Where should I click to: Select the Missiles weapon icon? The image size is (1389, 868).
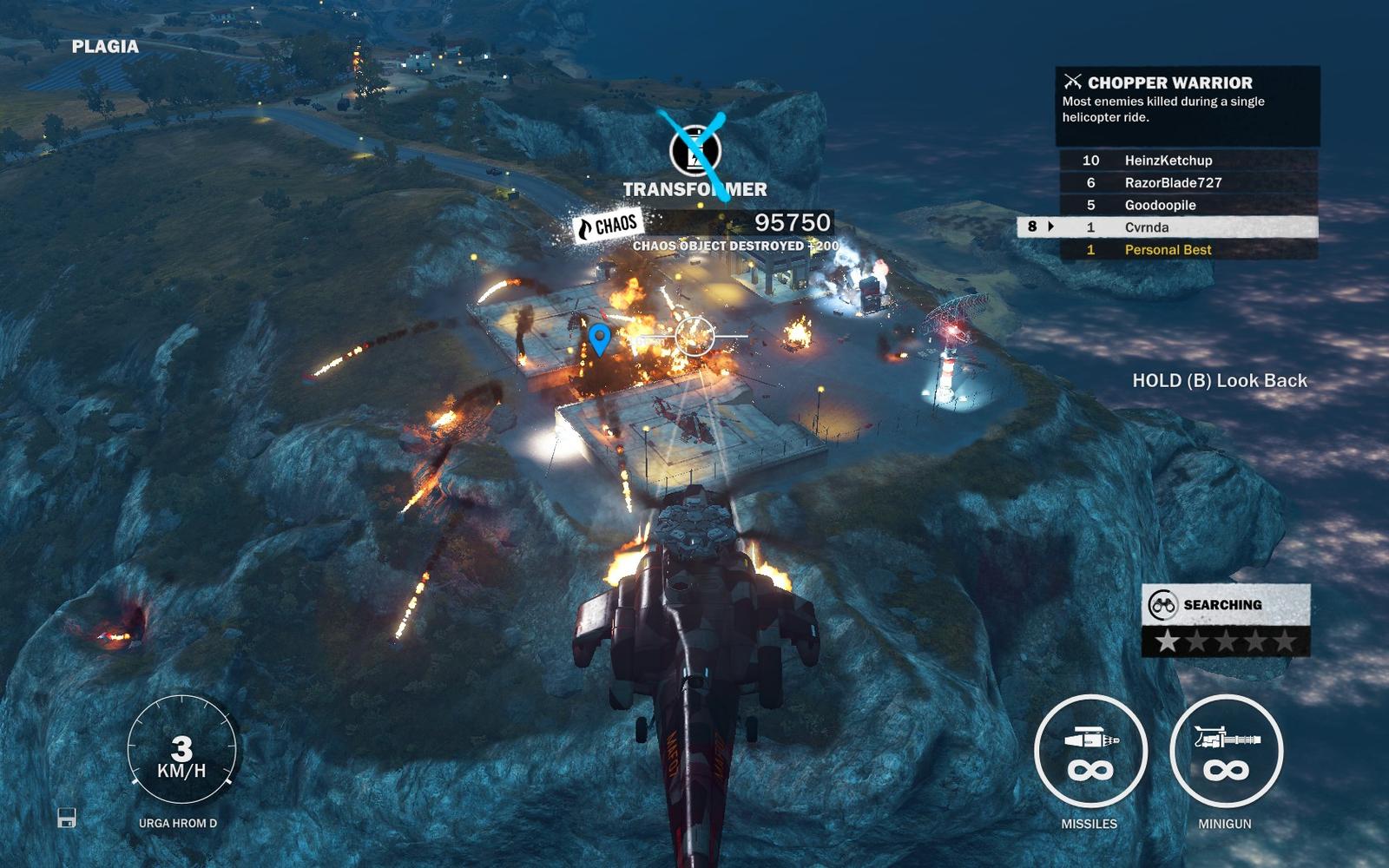[1090, 752]
